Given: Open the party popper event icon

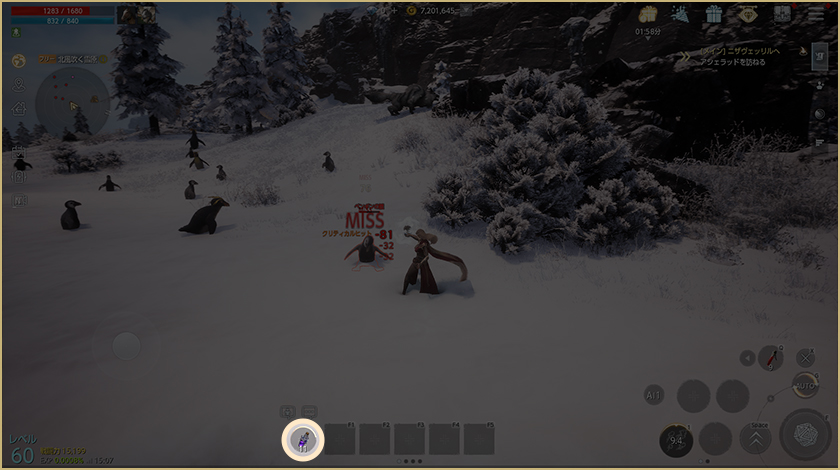Looking at the screenshot, I should 680,14.
